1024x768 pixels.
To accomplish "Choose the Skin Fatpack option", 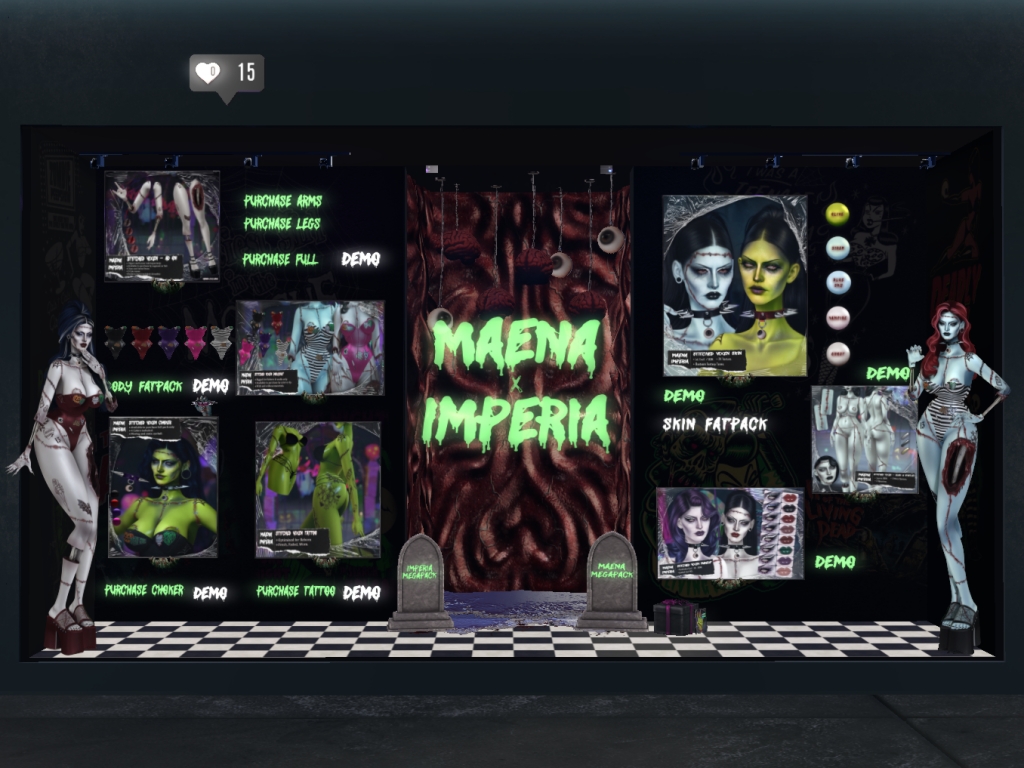I will point(715,425).
